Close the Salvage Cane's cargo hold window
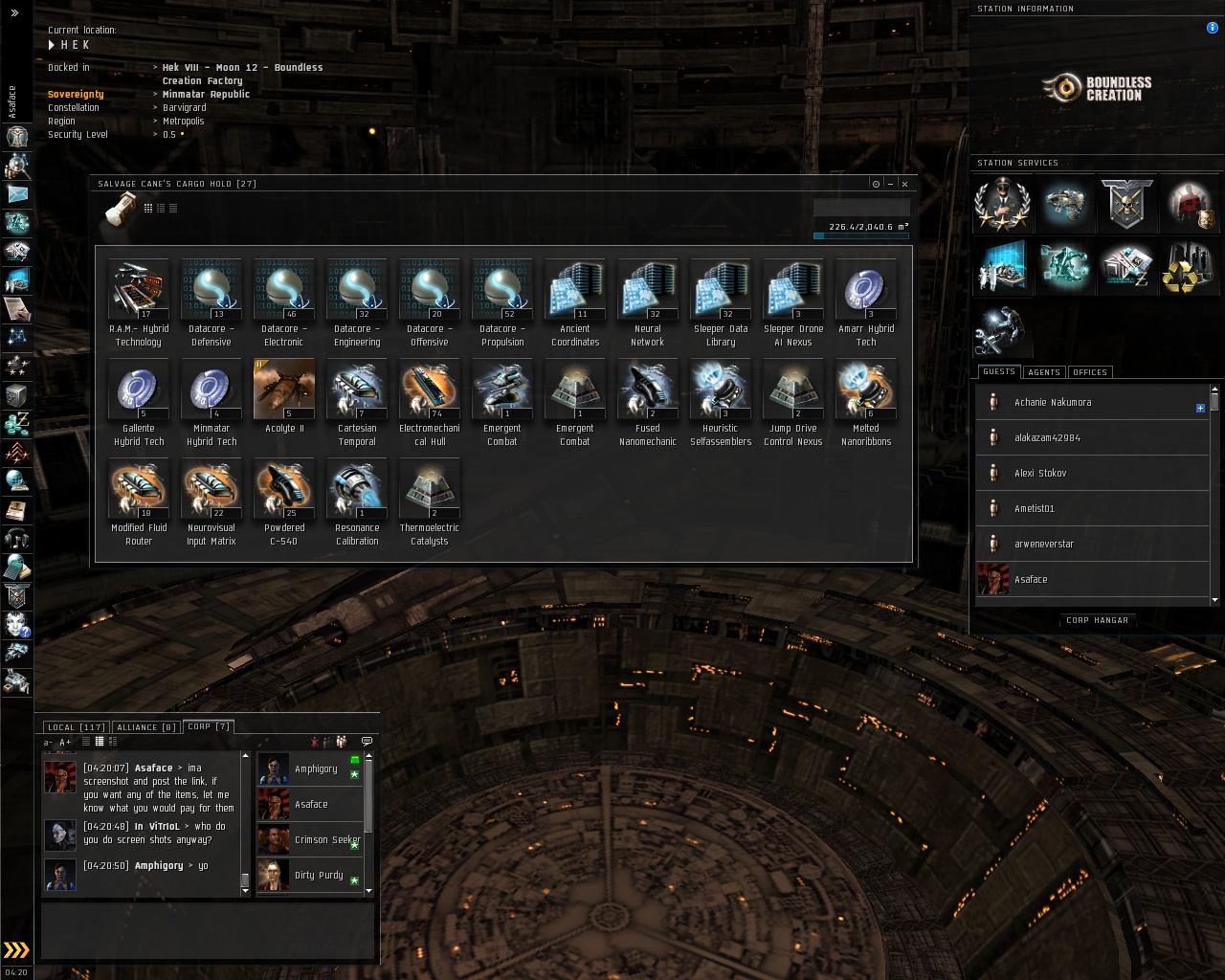 [904, 184]
